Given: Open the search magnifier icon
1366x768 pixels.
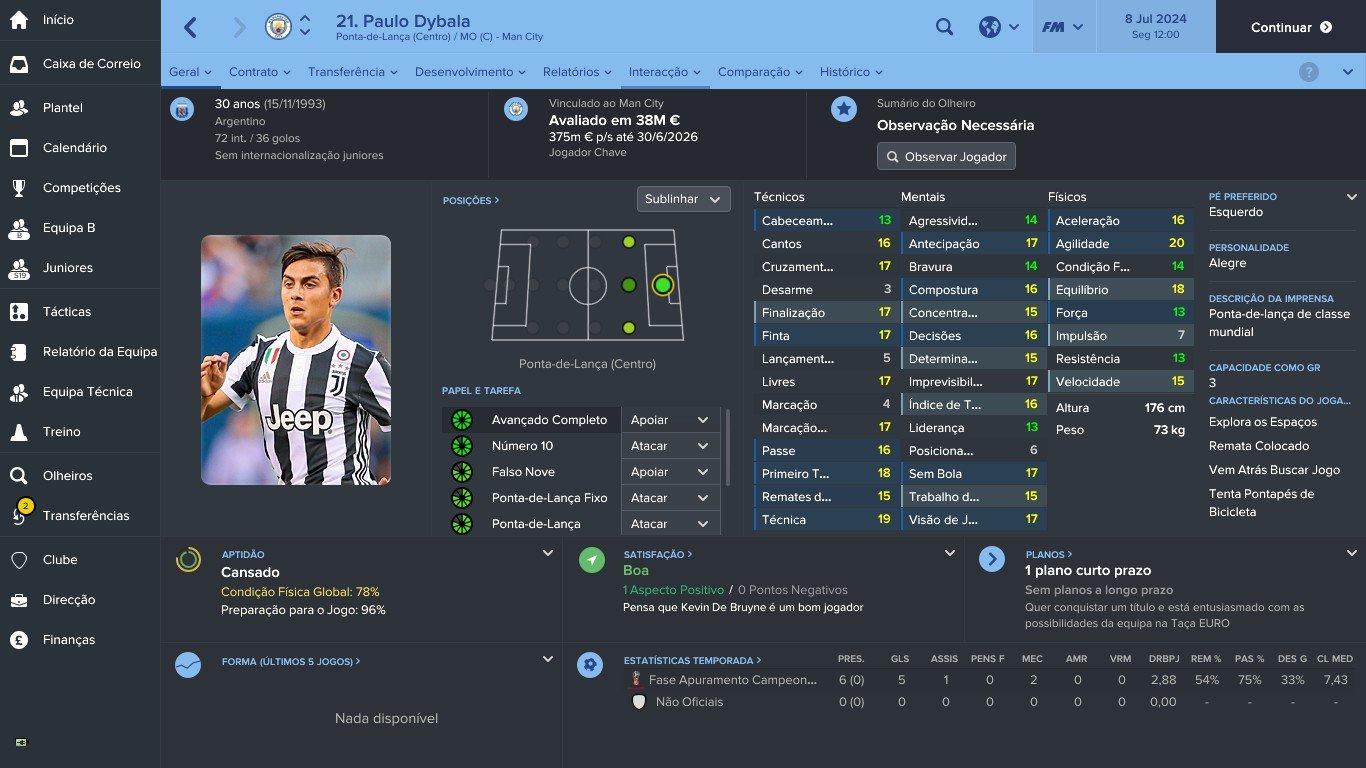Looking at the screenshot, I should click(944, 27).
